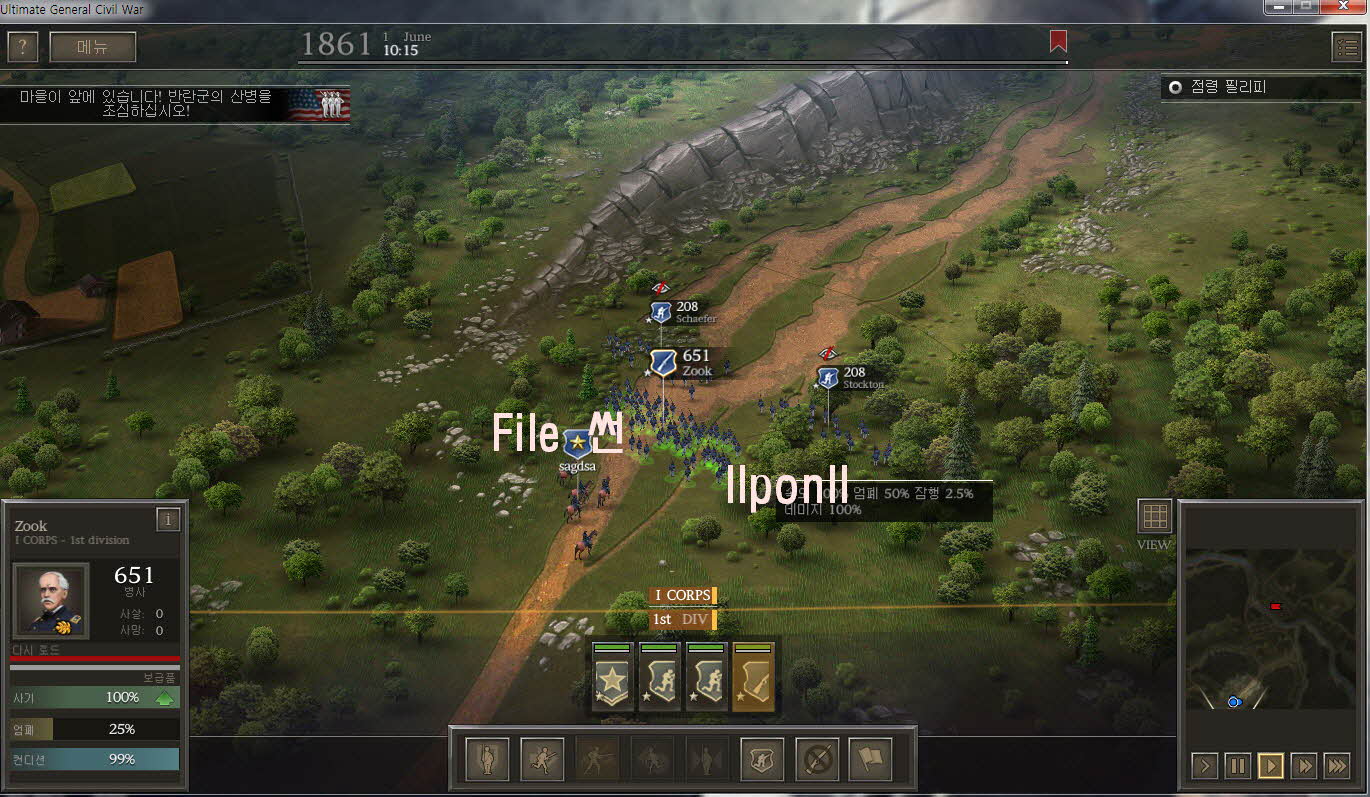Click the question mark help button
Image resolution: width=1370 pixels, height=797 pixels.
(22, 47)
